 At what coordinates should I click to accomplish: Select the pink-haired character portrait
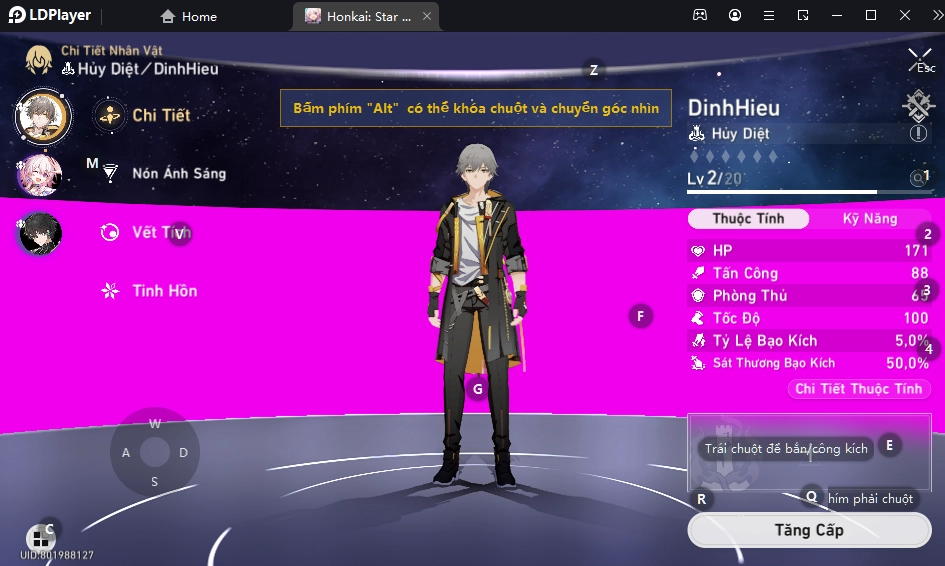(41, 174)
